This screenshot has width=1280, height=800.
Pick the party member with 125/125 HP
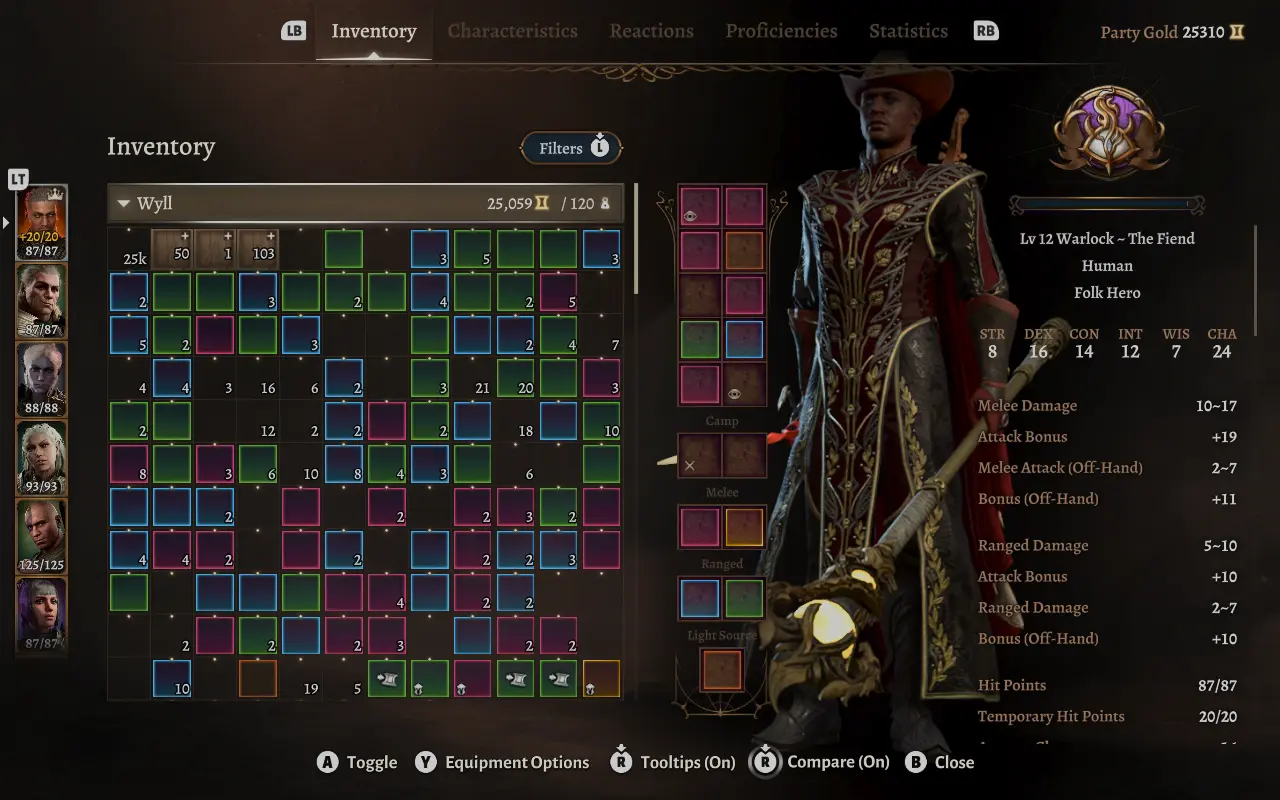point(42,537)
